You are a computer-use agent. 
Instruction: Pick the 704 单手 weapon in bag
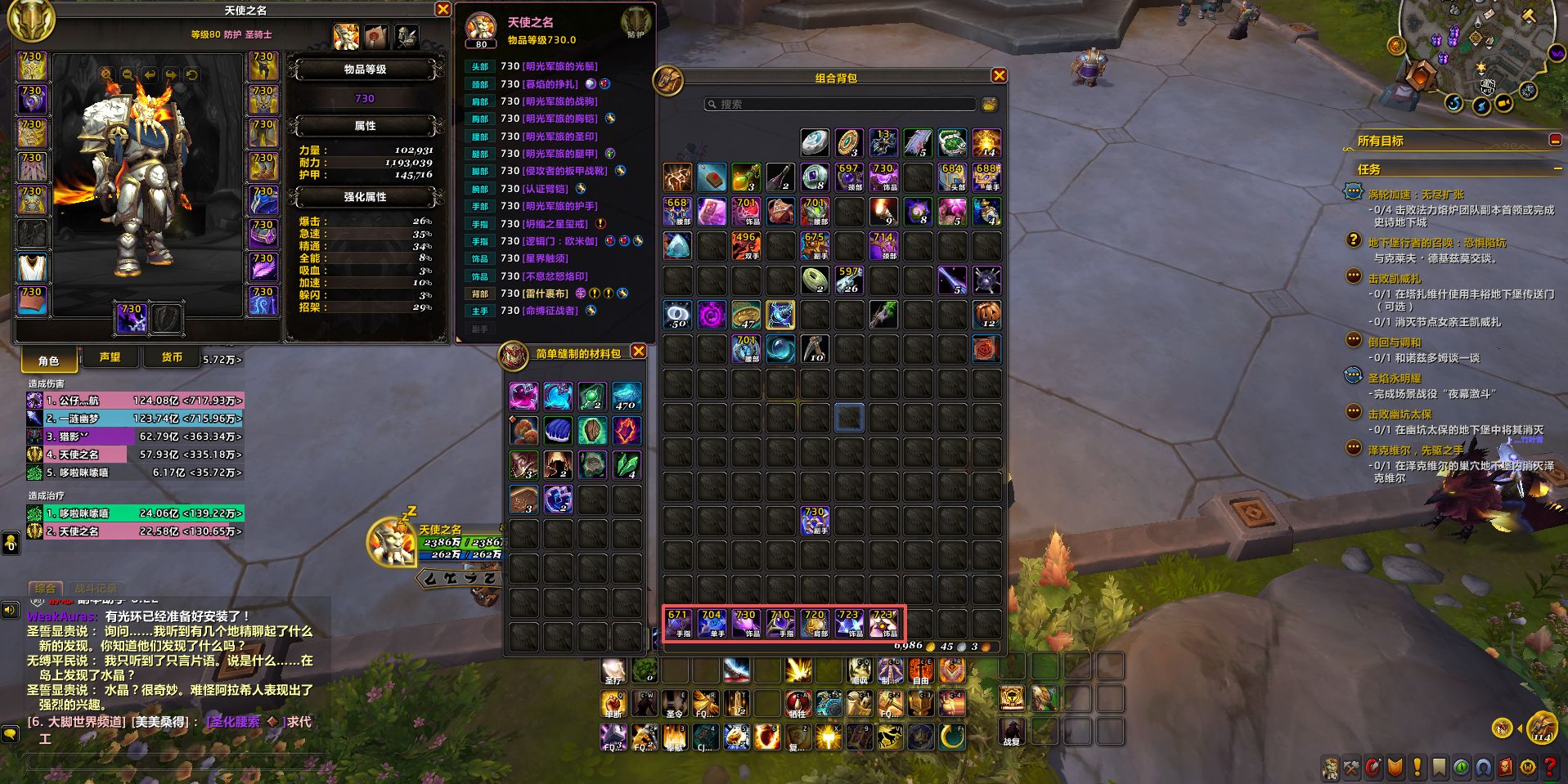click(x=712, y=624)
